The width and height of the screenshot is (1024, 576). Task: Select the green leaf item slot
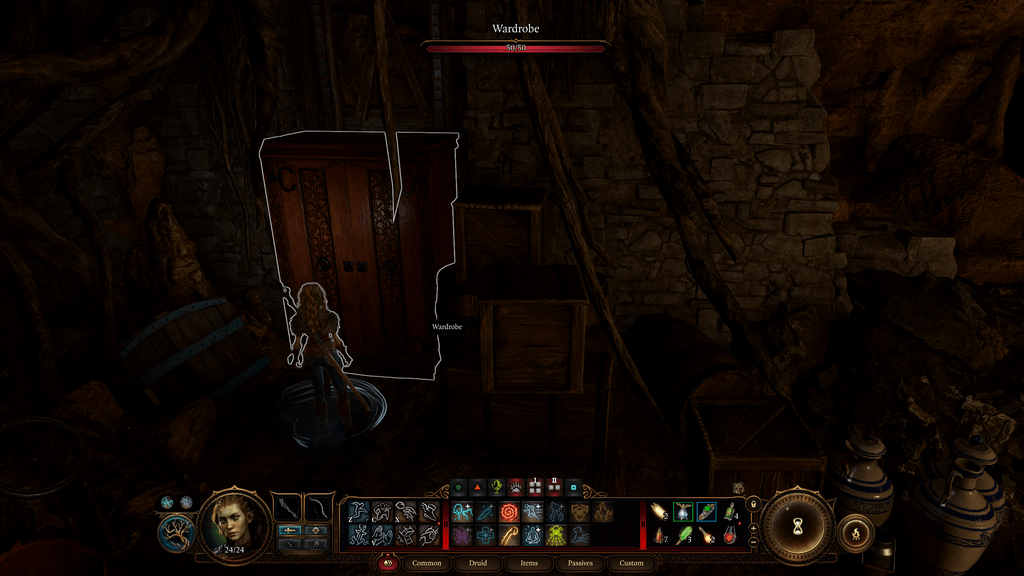coord(683,536)
